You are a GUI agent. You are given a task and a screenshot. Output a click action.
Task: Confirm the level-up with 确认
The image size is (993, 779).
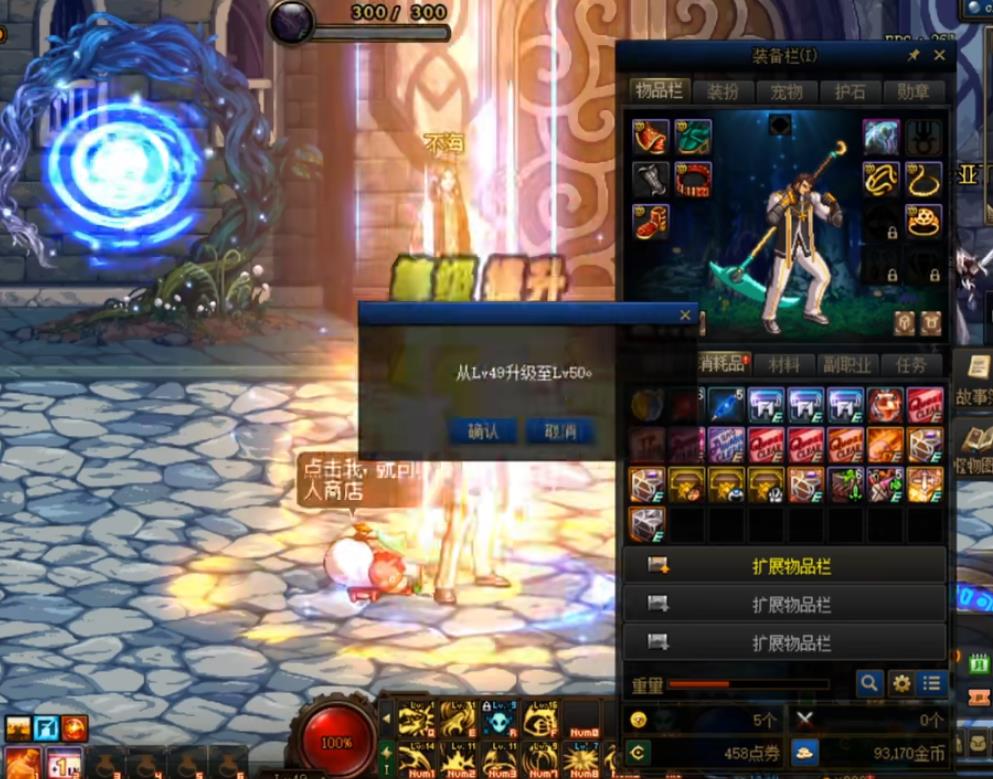[483, 431]
